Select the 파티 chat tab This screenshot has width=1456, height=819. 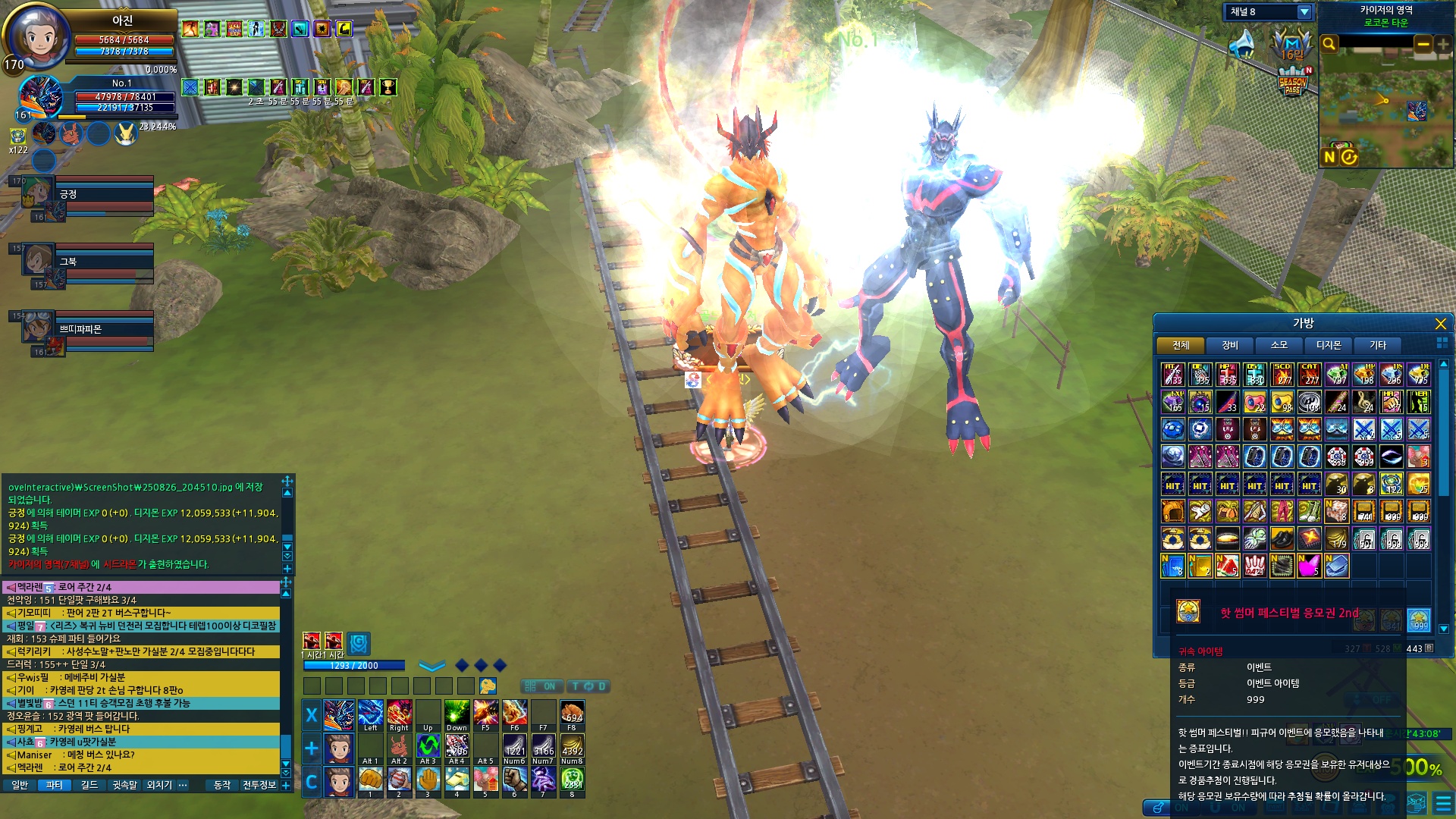pyautogui.click(x=54, y=785)
